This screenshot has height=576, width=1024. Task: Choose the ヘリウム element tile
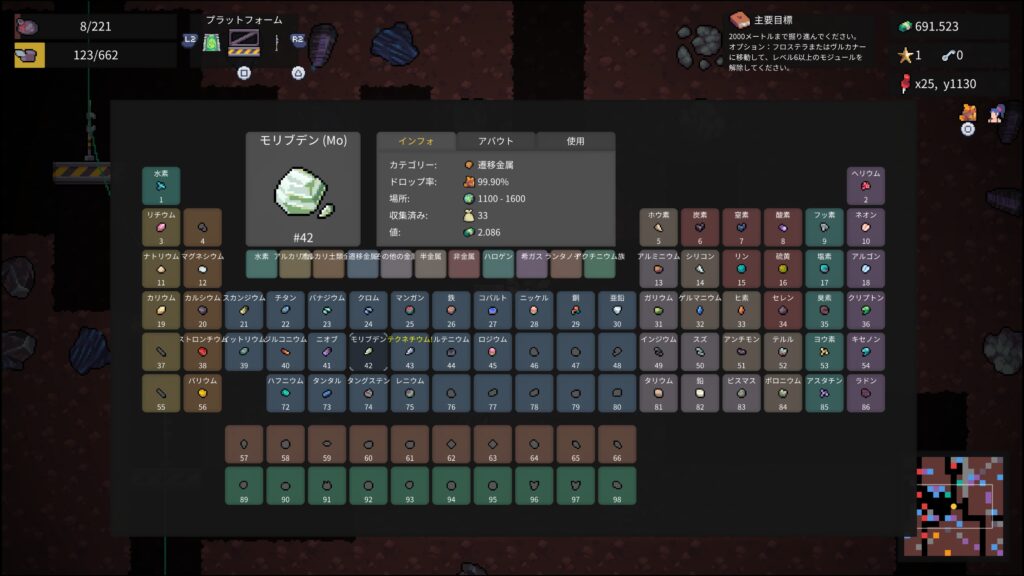pos(866,186)
